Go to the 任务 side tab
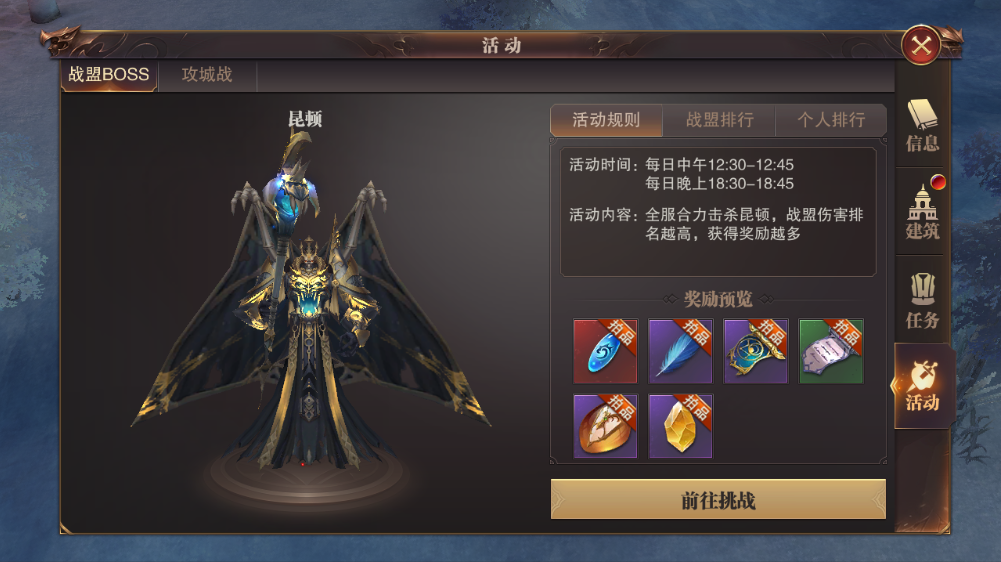 (x=922, y=300)
